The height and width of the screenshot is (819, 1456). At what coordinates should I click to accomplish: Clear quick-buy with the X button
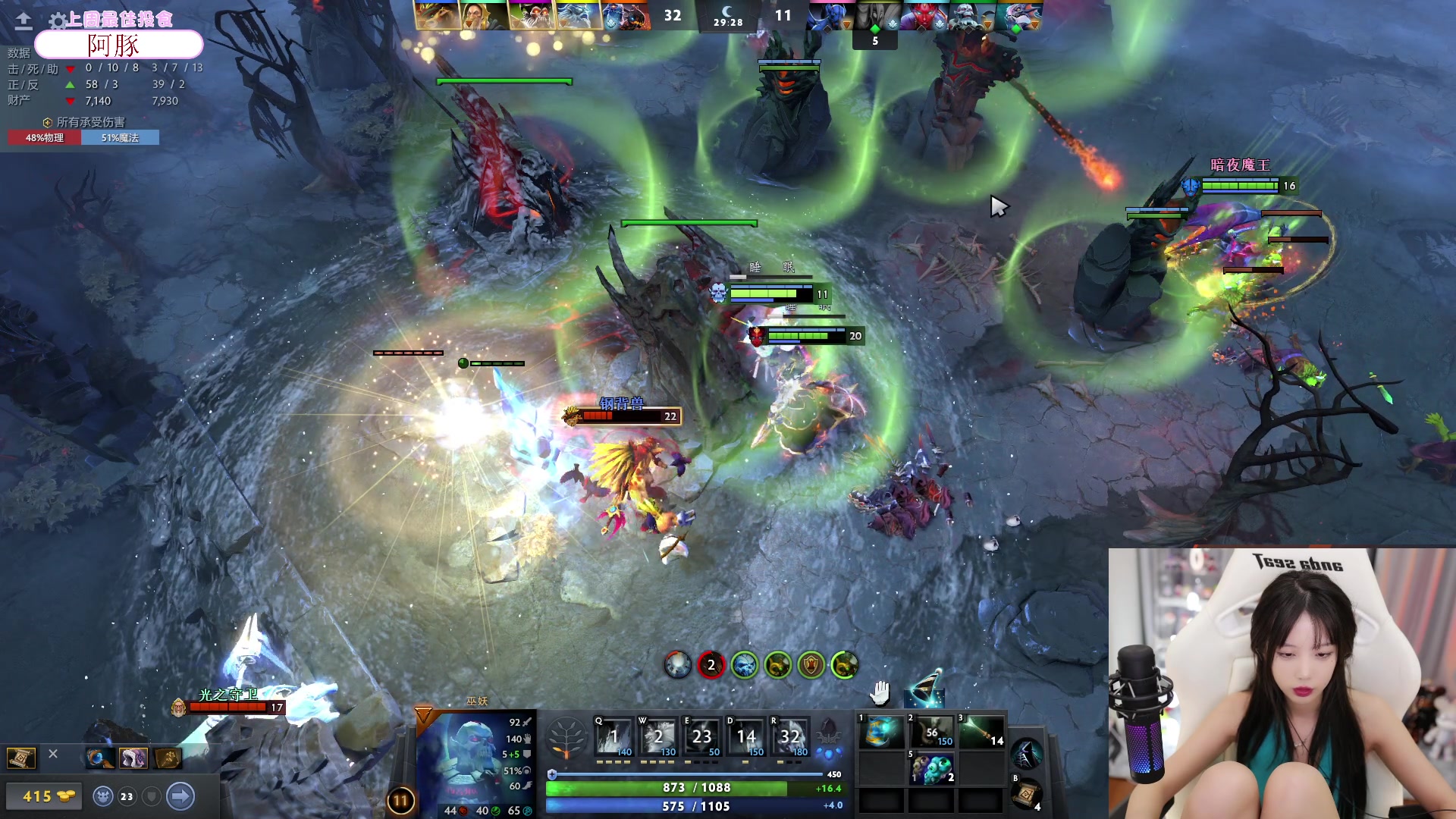53,754
